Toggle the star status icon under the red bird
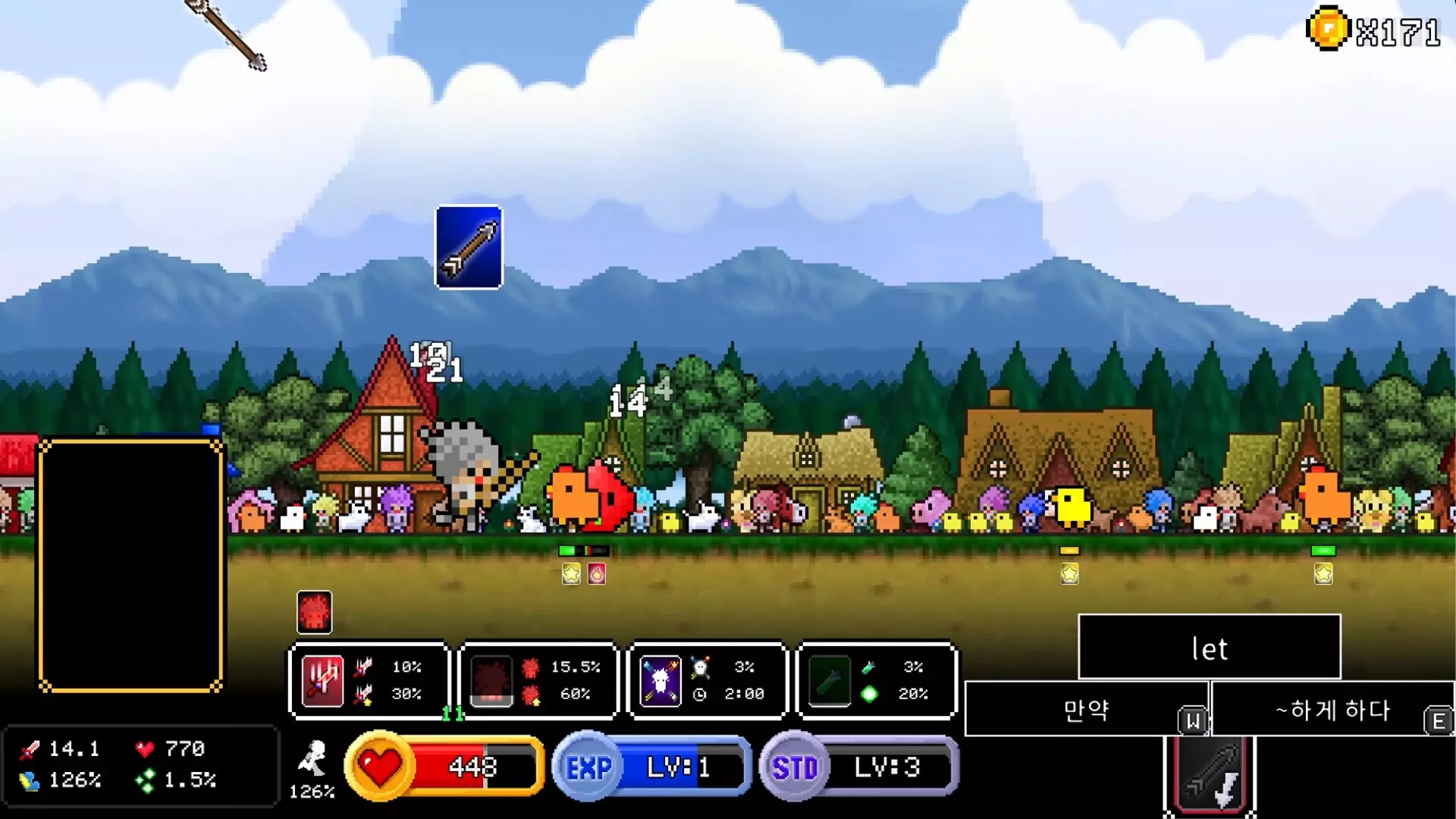The height and width of the screenshot is (819, 1456). (x=570, y=574)
